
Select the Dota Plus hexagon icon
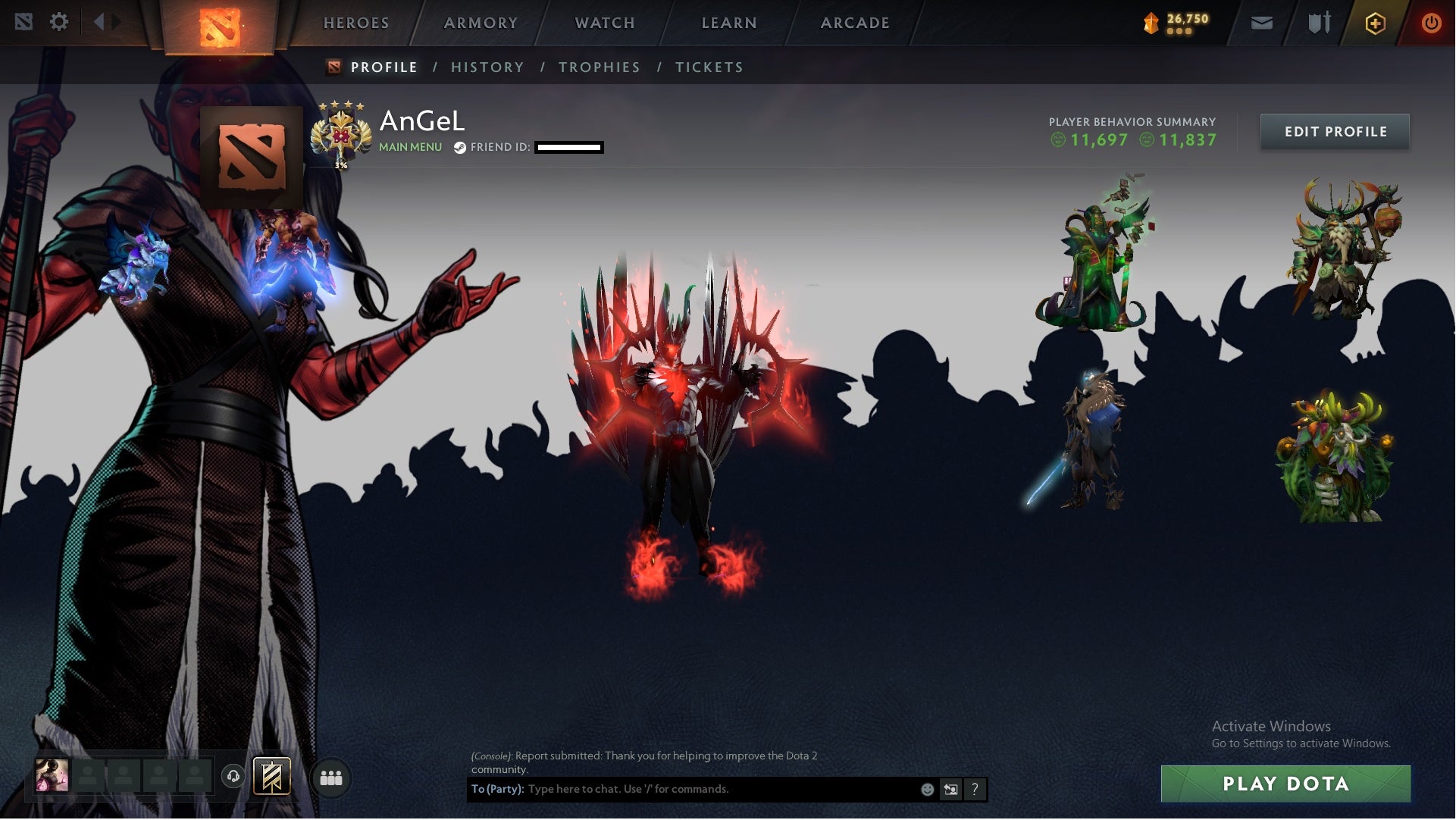coord(1374,23)
